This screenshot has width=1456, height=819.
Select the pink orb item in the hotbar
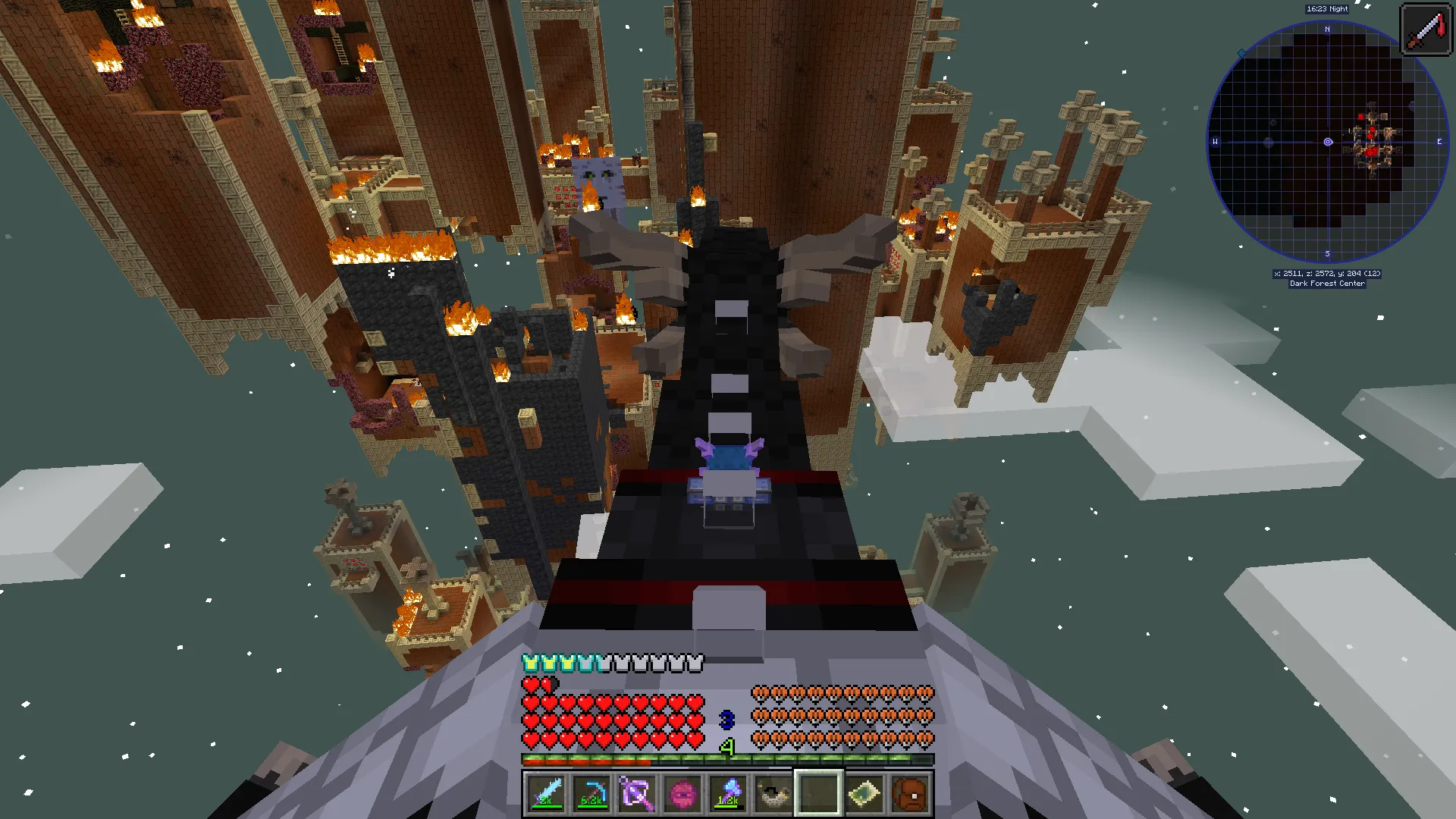tap(683, 792)
